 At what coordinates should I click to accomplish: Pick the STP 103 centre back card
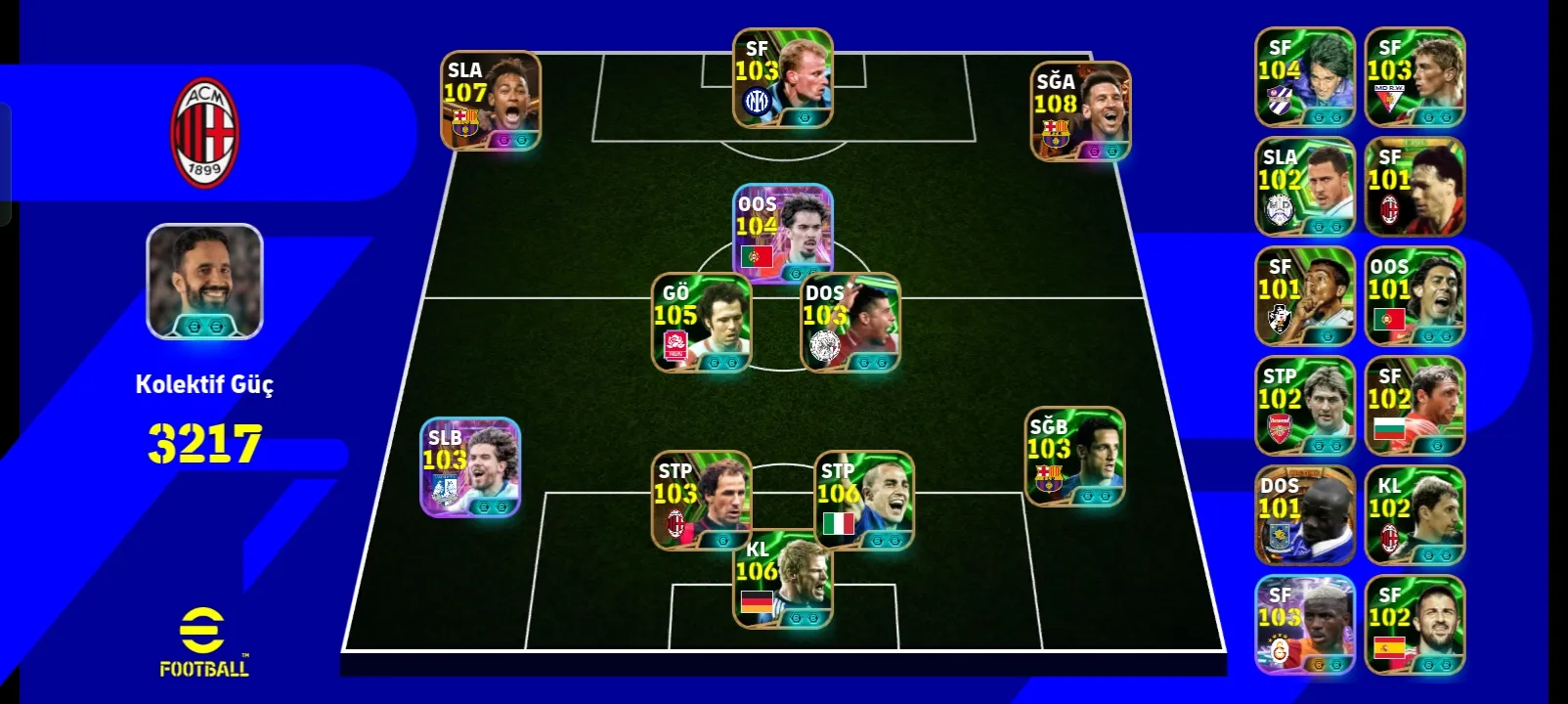[701, 500]
